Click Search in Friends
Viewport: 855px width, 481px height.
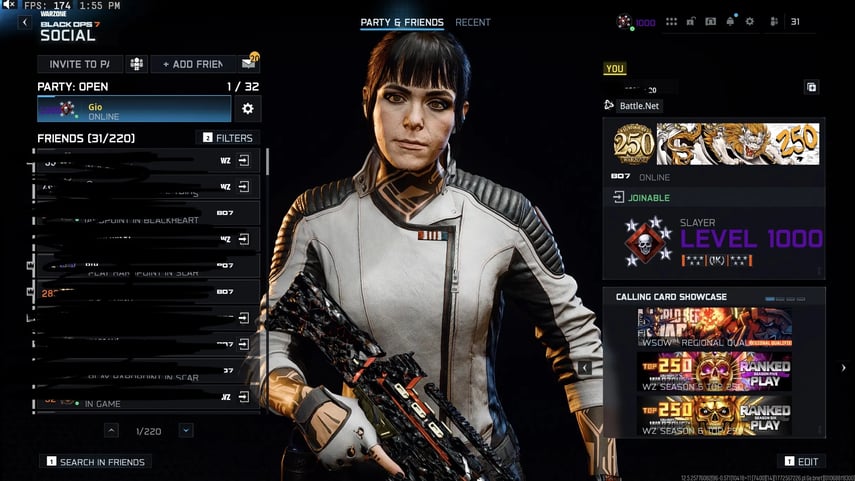click(x=96, y=462)
